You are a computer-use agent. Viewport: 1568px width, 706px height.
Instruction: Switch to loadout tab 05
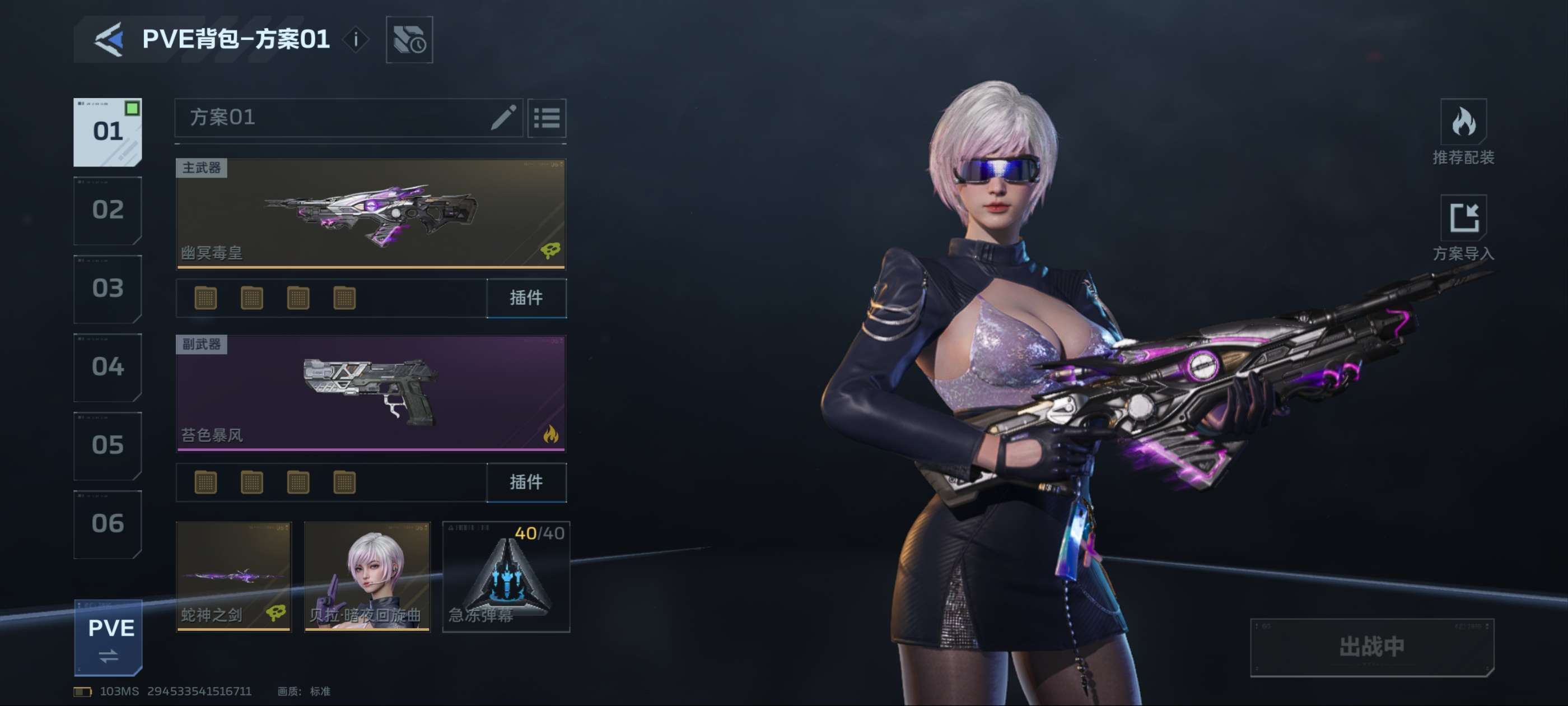click(108, 445)
